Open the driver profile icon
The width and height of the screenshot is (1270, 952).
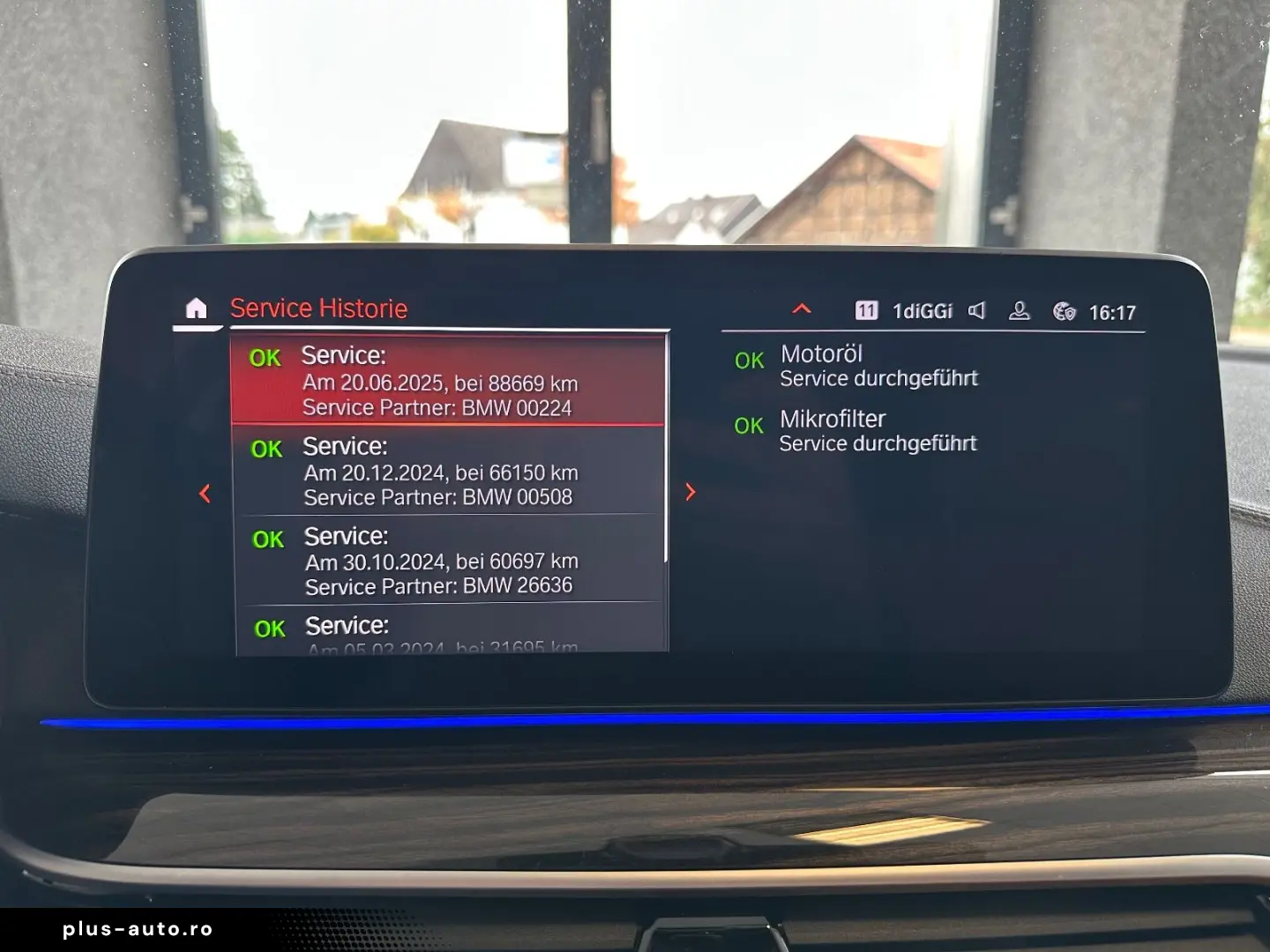[x=1020, y=310]
